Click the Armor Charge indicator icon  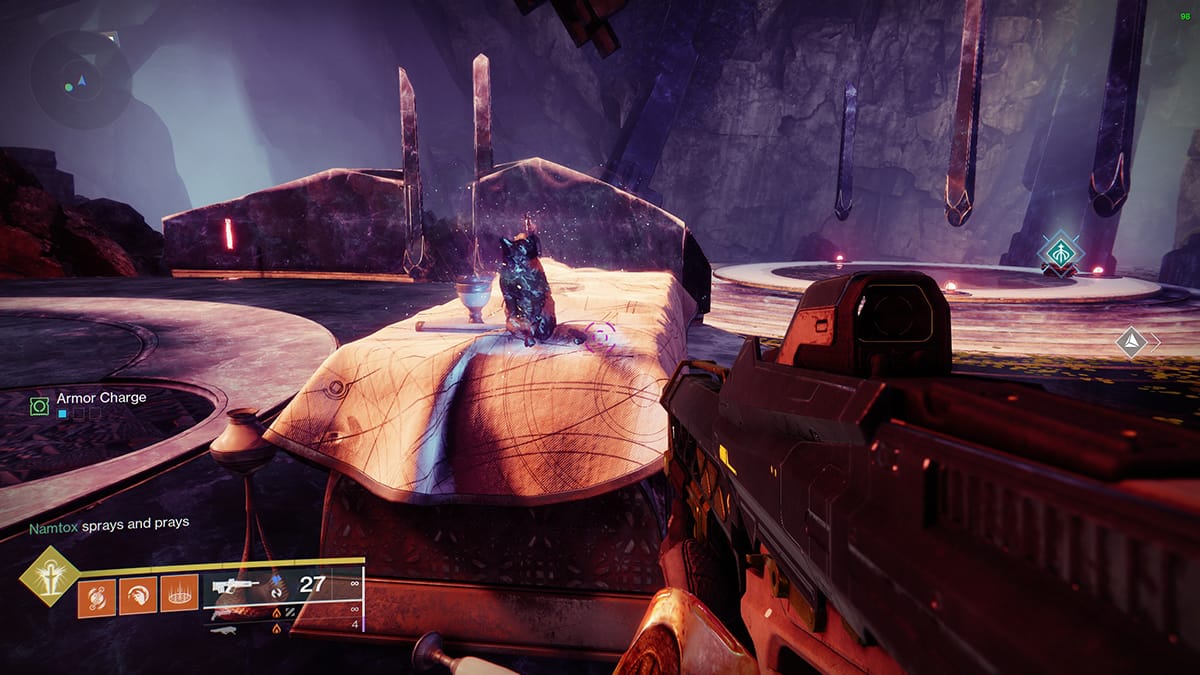[39, 406]
